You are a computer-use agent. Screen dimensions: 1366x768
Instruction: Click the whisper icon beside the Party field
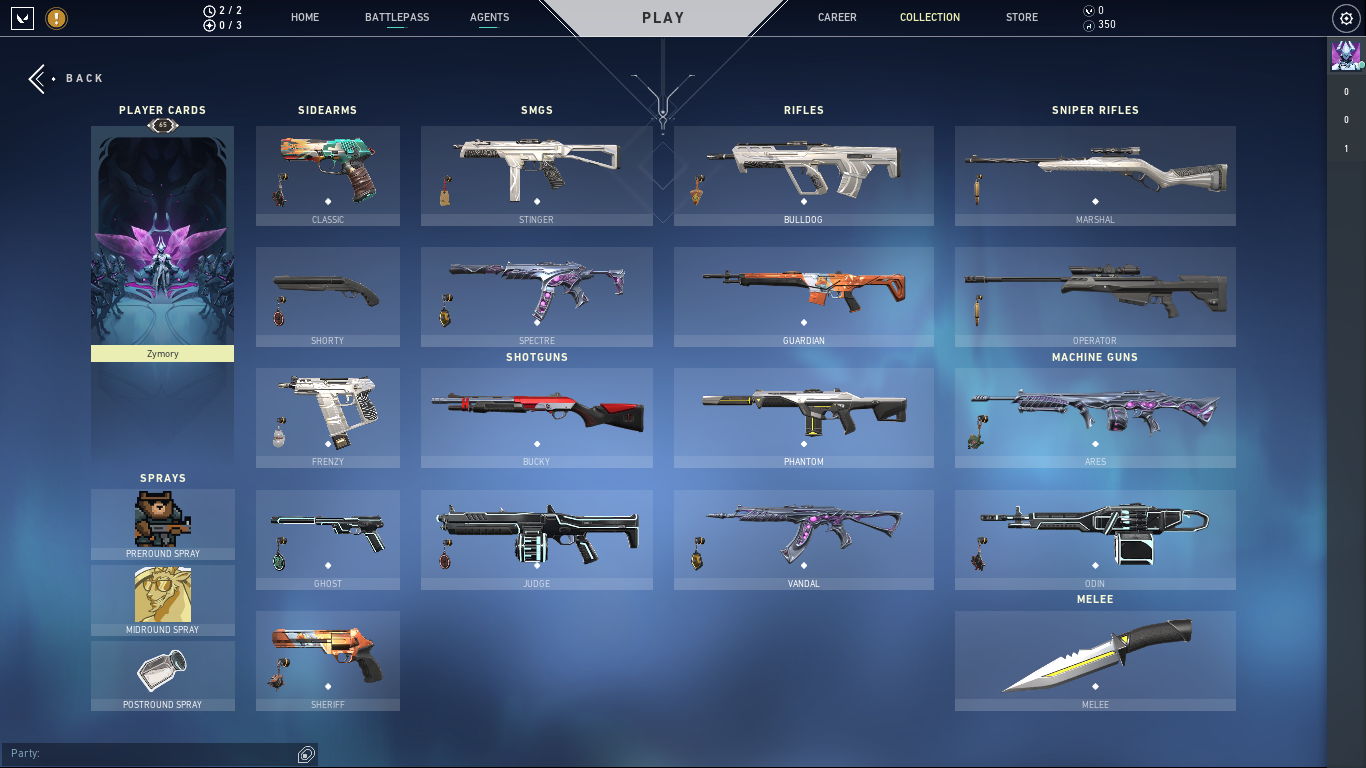coord(304,753)
